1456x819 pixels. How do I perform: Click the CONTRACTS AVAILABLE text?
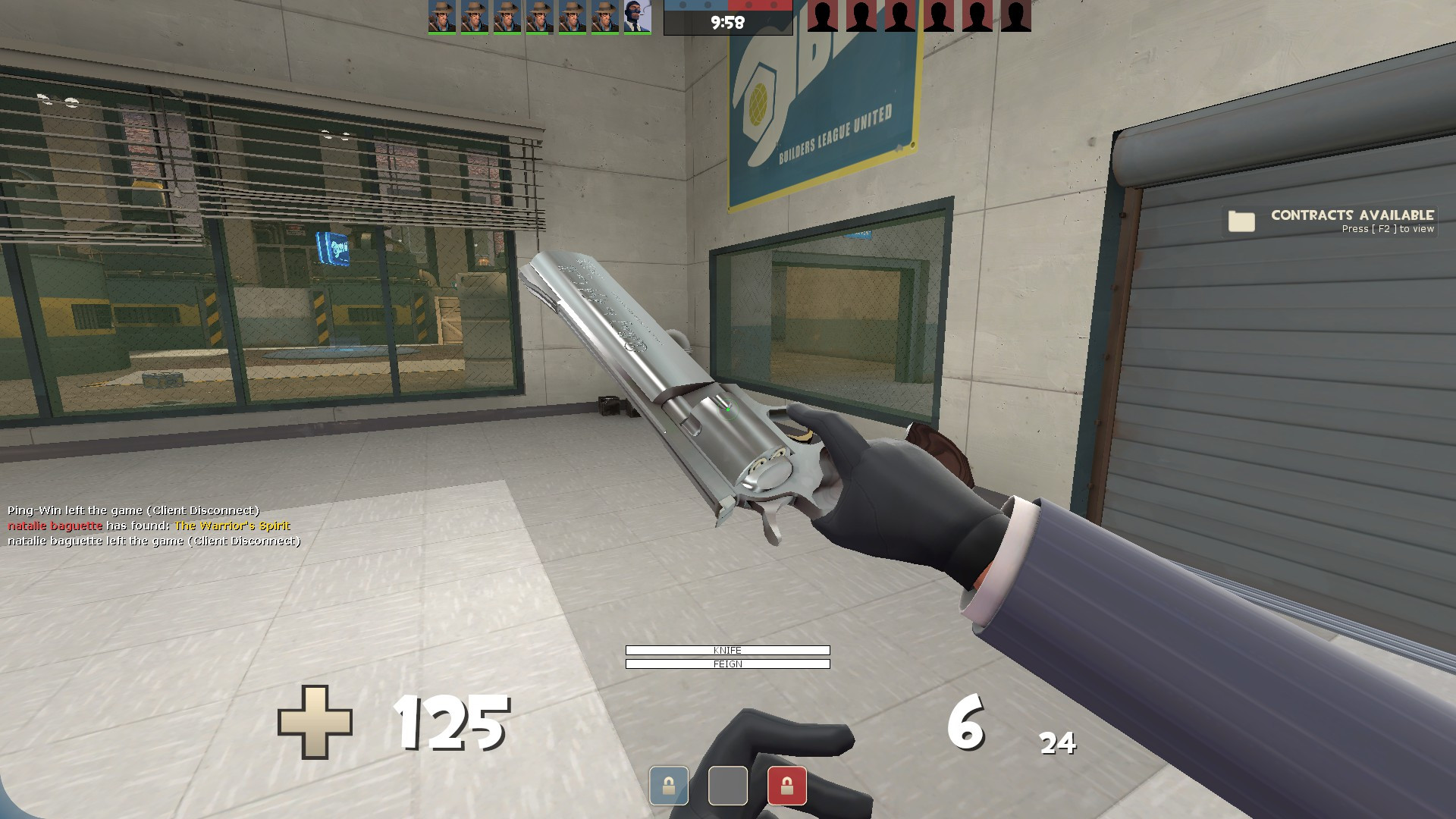click(1353, 215)
